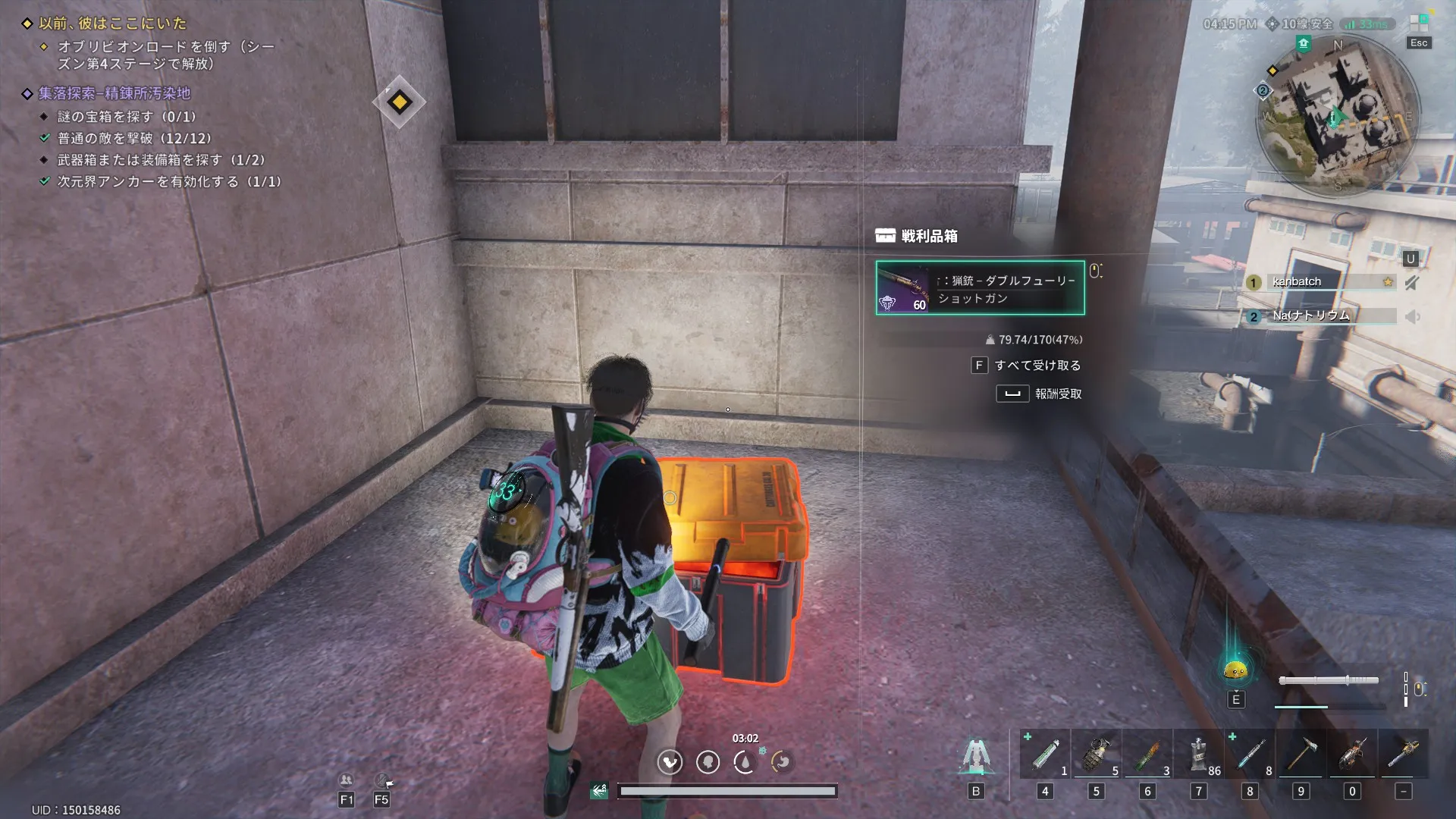This screenshot has height=819, width=1456.
Task: Open the four-square main menu icon
Action: (x=1418, y=24)
